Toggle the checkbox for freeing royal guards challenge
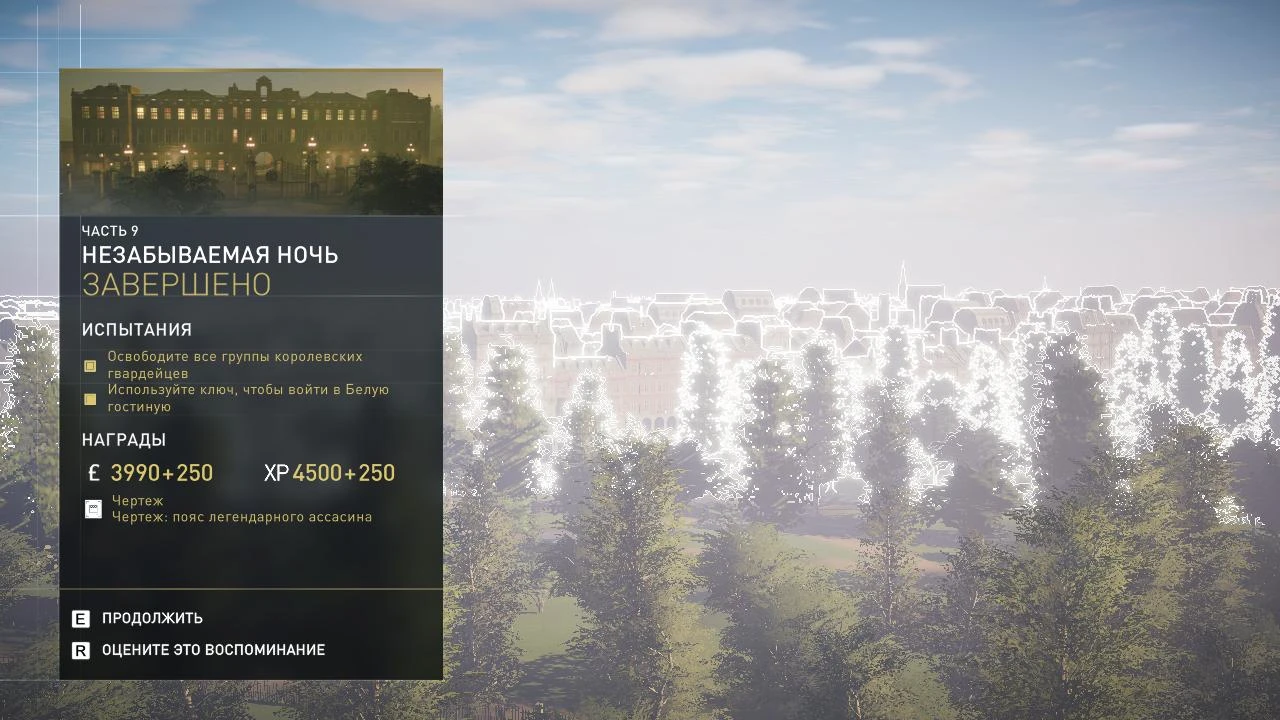This screenshot has width=1280, height=720. click(x=89, y=365)
